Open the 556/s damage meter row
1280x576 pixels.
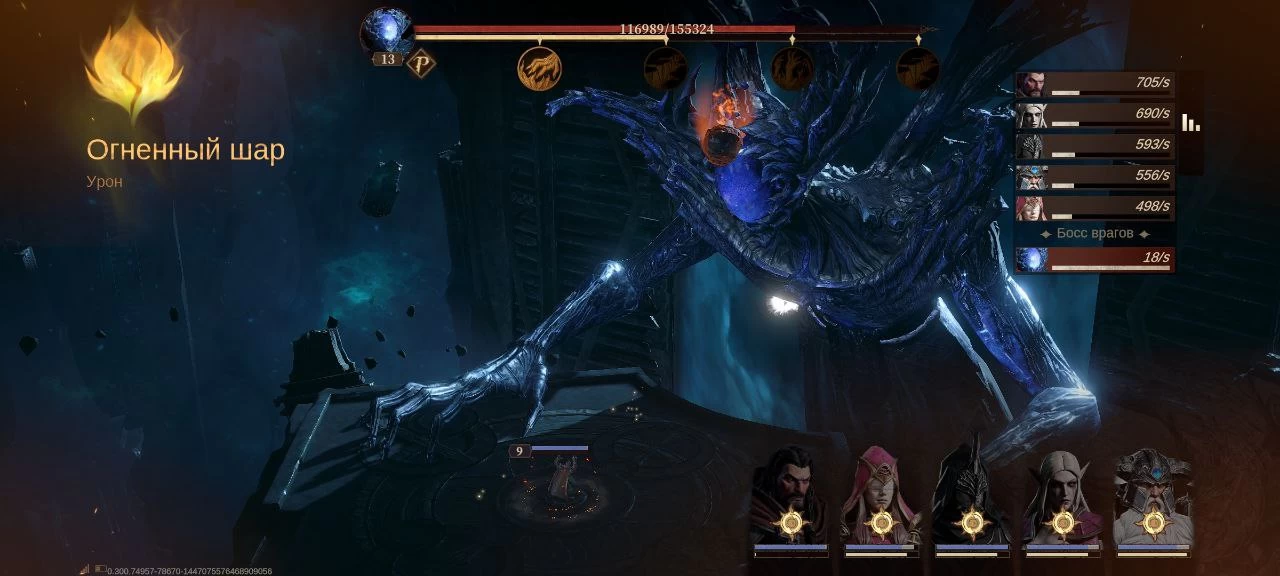point(1095,177)
